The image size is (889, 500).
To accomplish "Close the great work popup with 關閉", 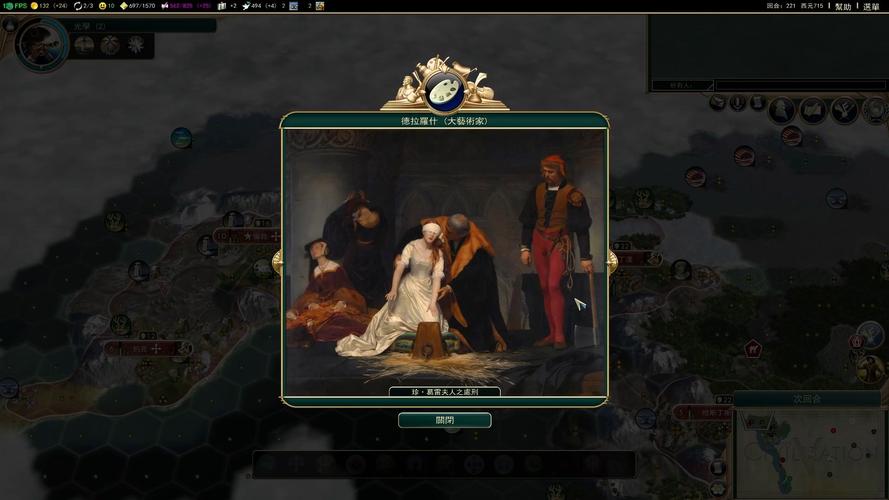I will click(x=444, y=420).
